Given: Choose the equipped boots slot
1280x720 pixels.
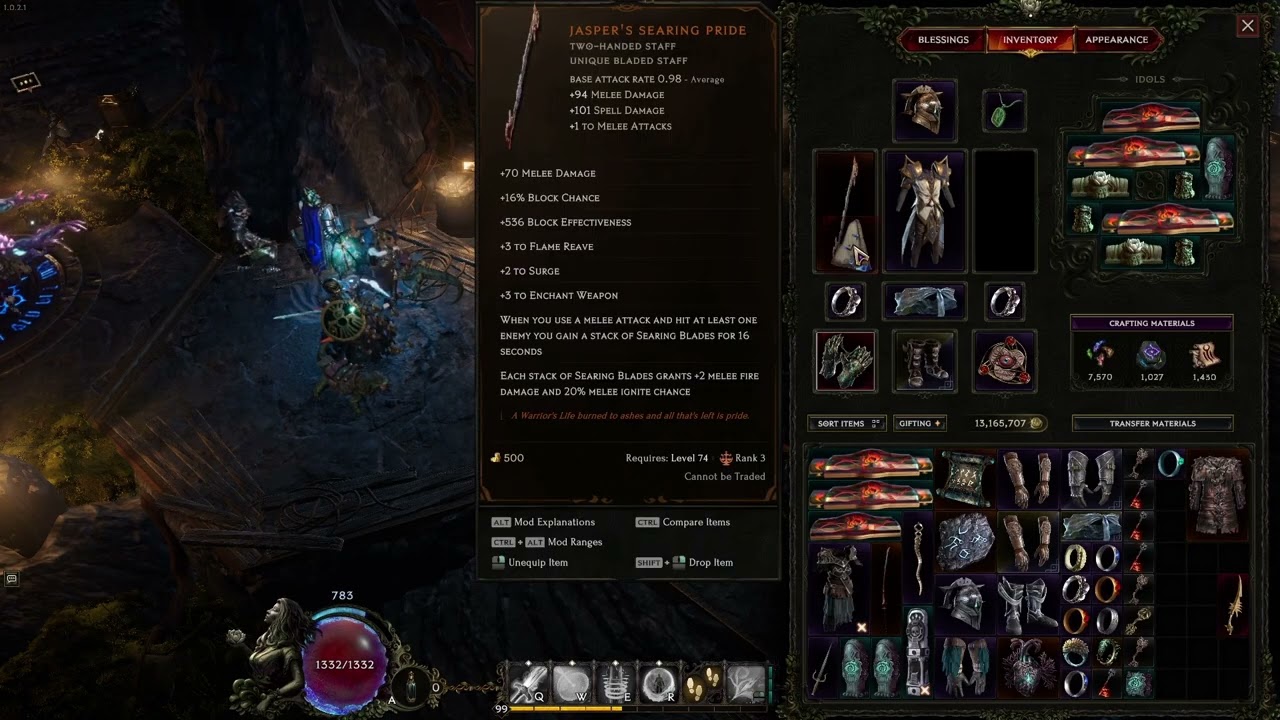Looking at the screenshot, I should 924,360.
